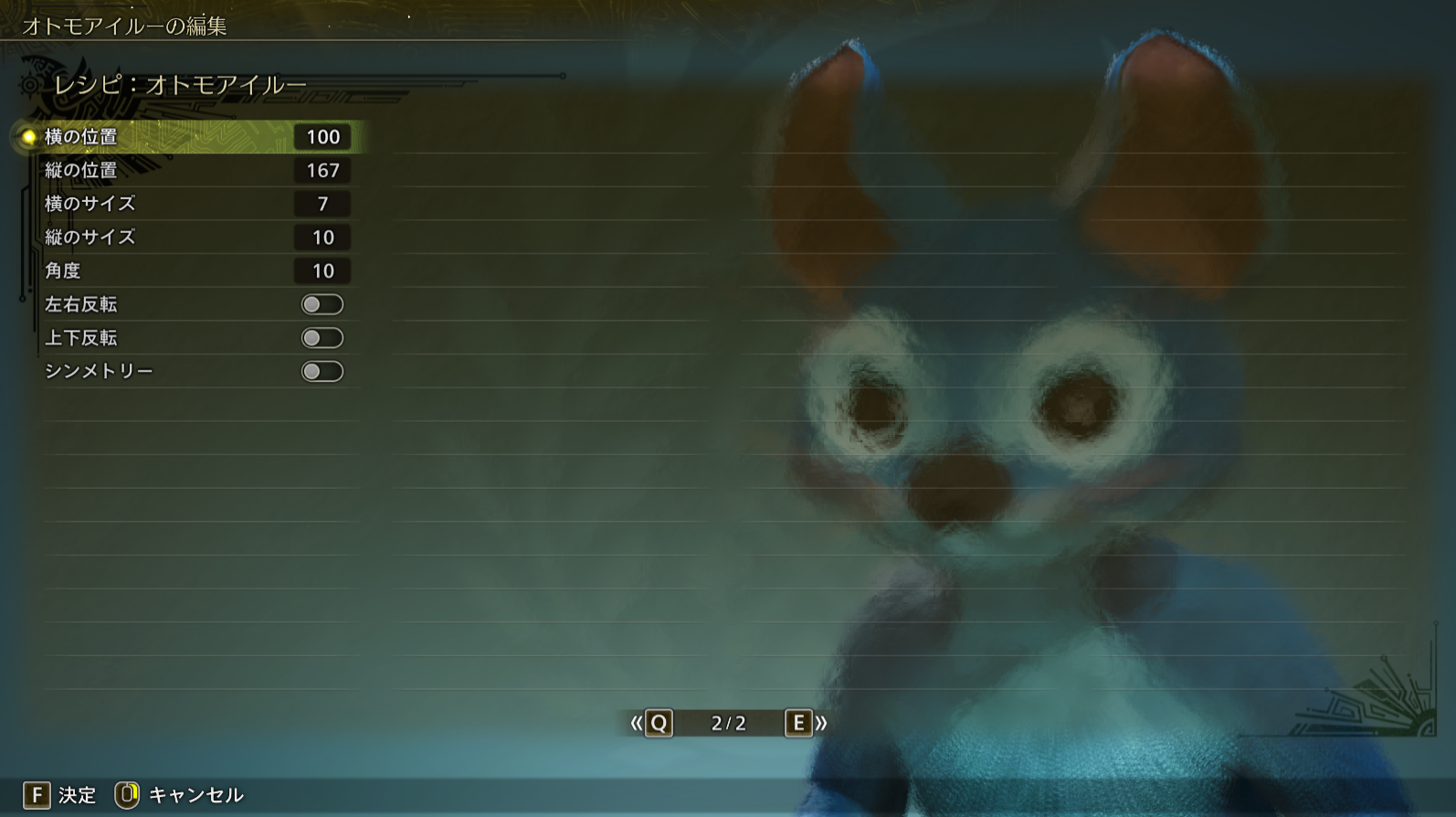Turn on the シンメトリー switch

pos(322,371)
